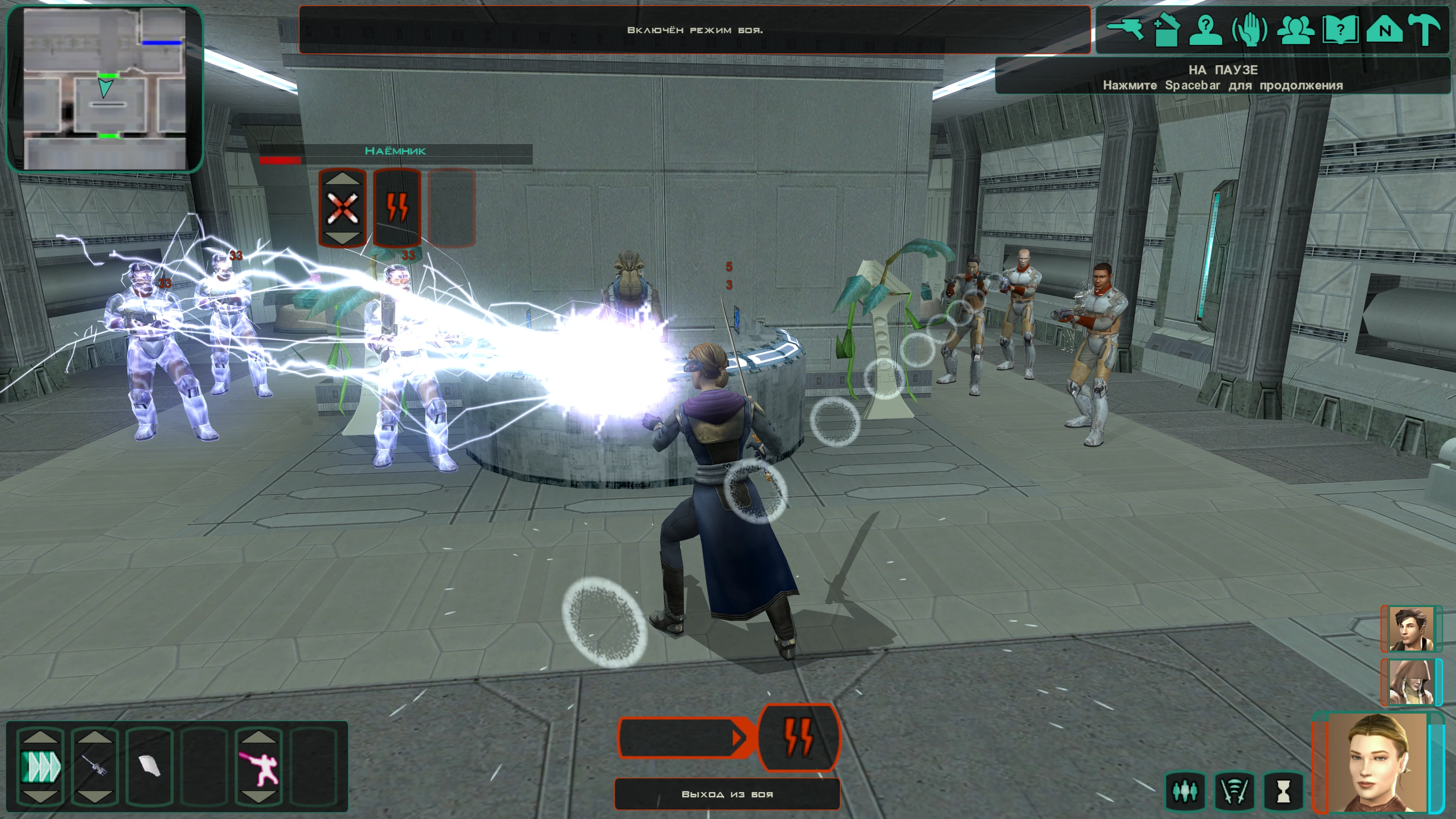1456x819 pixels.
Task: Open the options hammer icon
Action: [x=1426, y=29]
